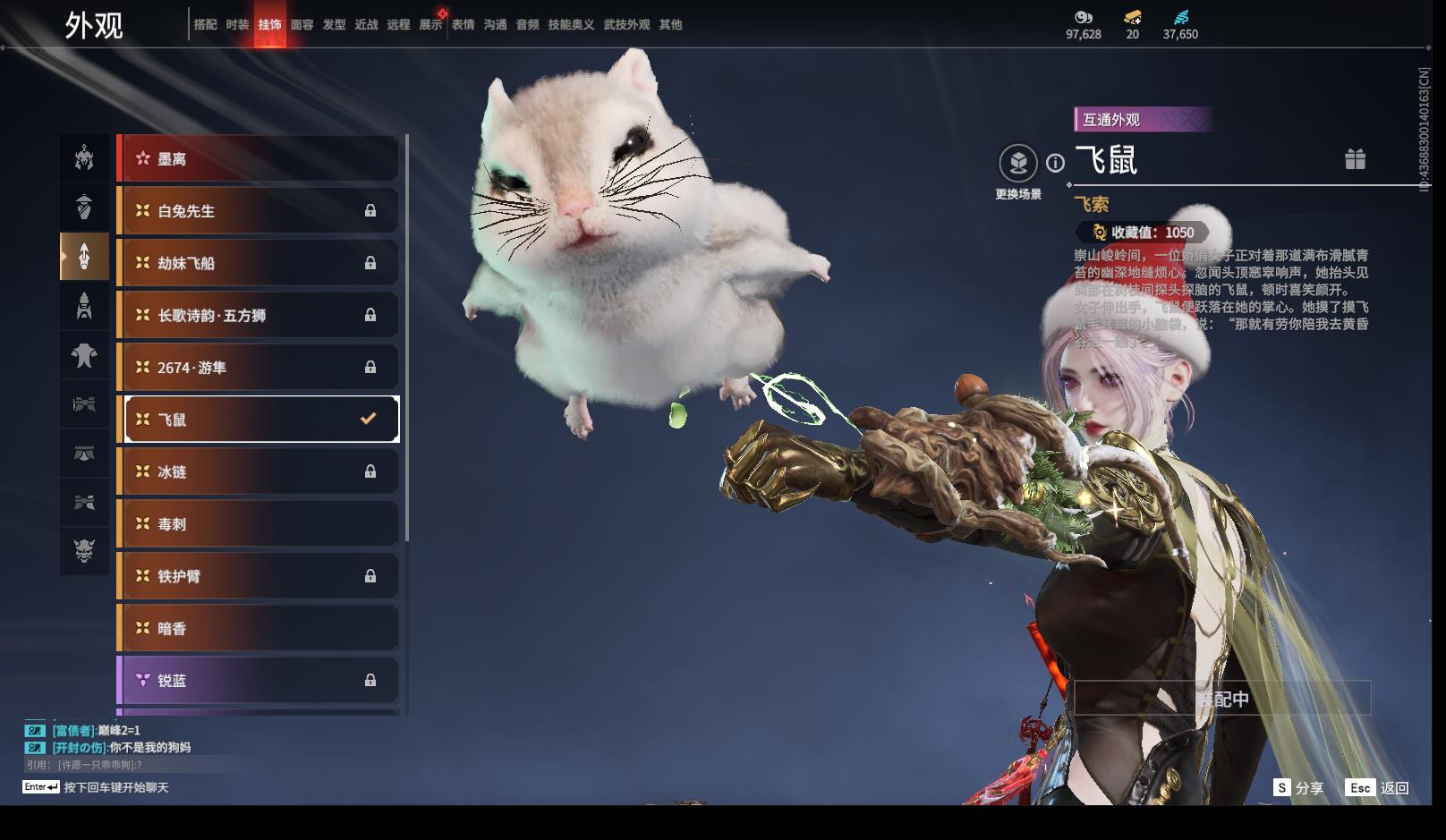Choose the 毒刺 accessory entry
Screen dimensions: 1446x840
coord(259,524)
